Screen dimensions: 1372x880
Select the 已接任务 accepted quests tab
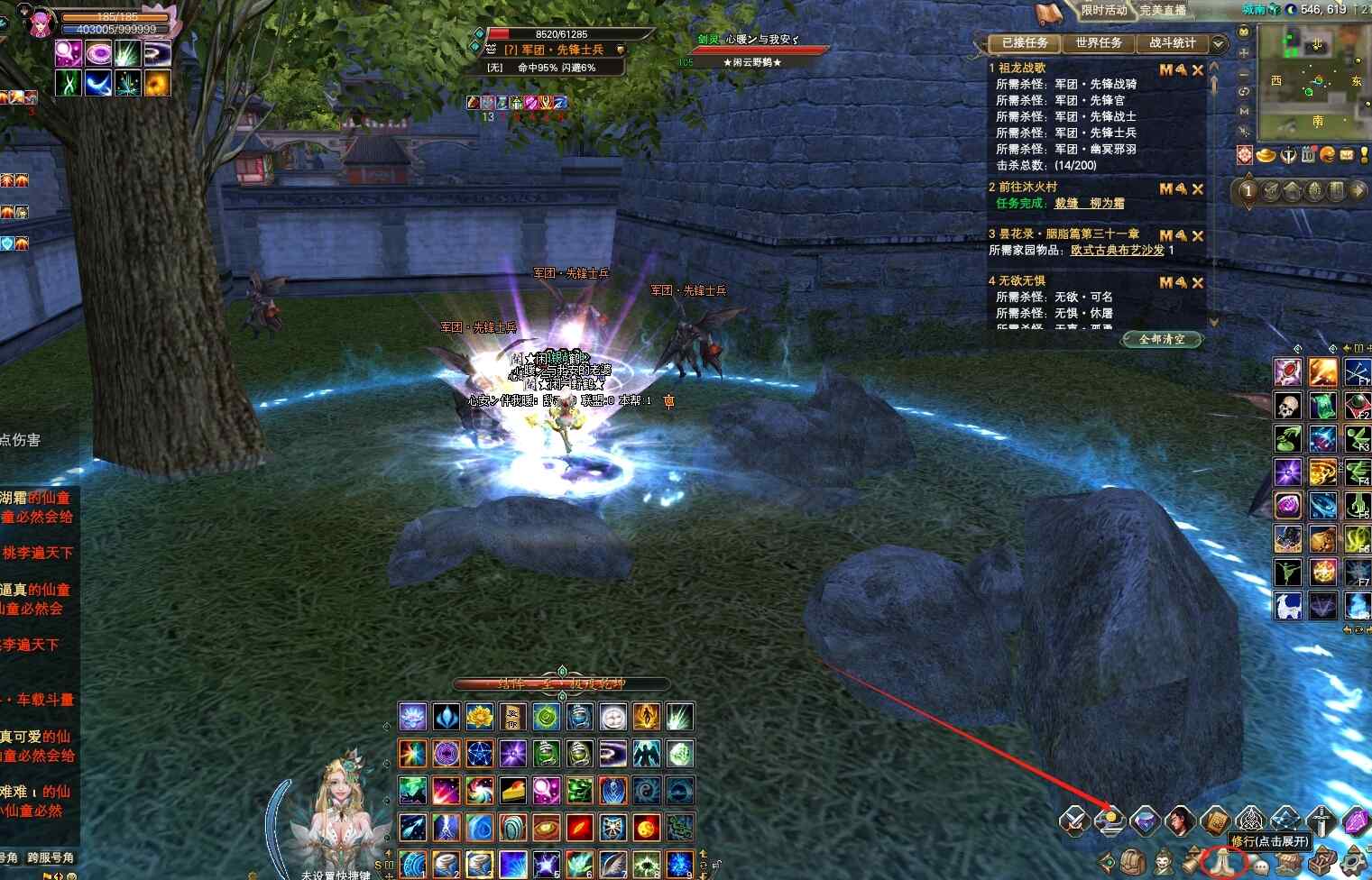pos(1025,43)
